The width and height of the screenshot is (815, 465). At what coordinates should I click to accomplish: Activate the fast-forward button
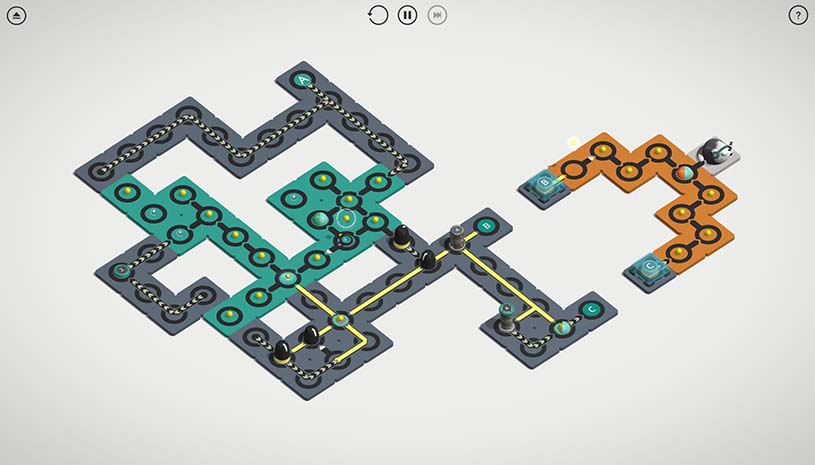pos(437,15)
